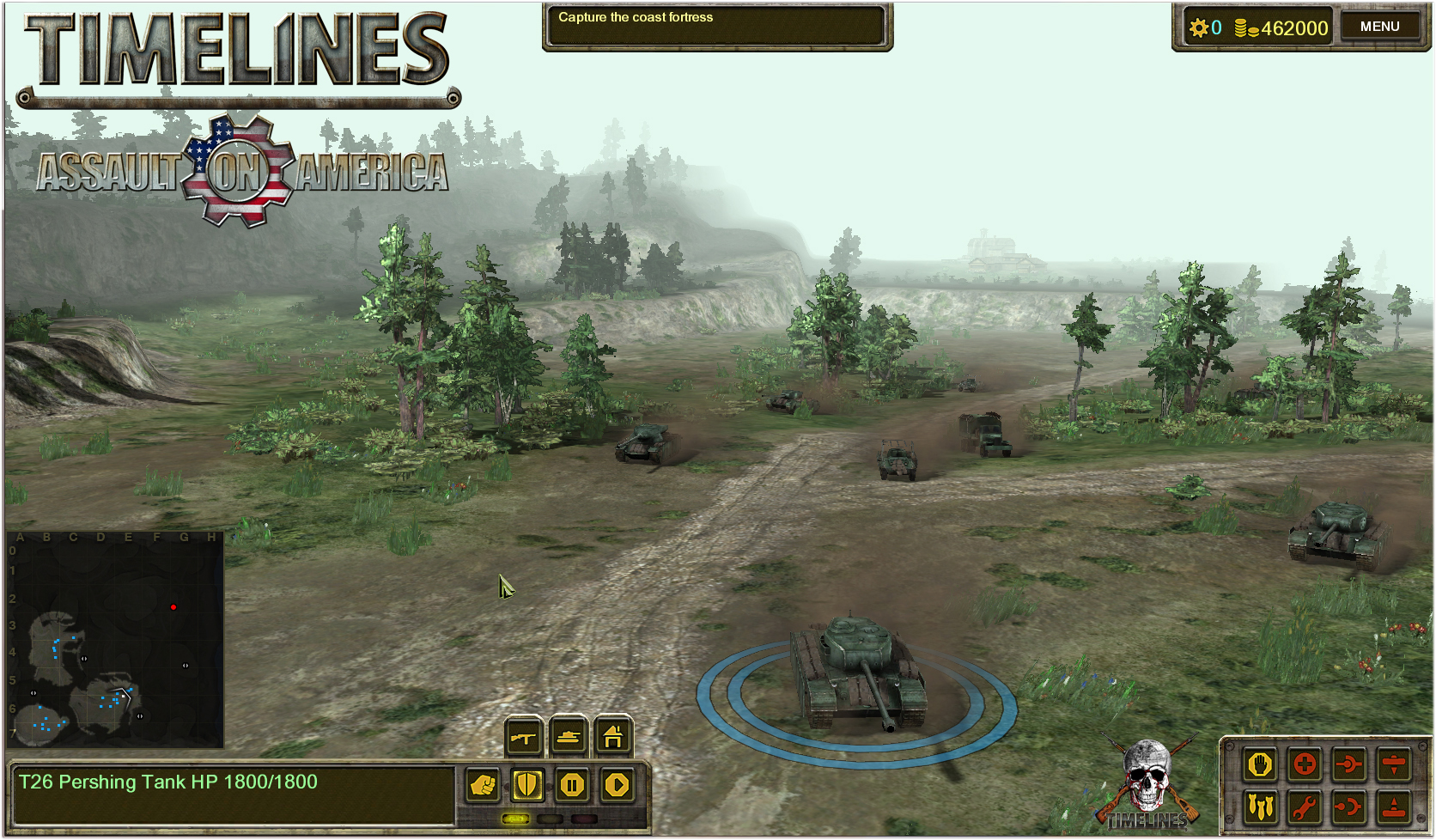This screenshot has height=840, width=1436.
Task: Click the octagon pause command icon
Action: click(x=572, y=785)
